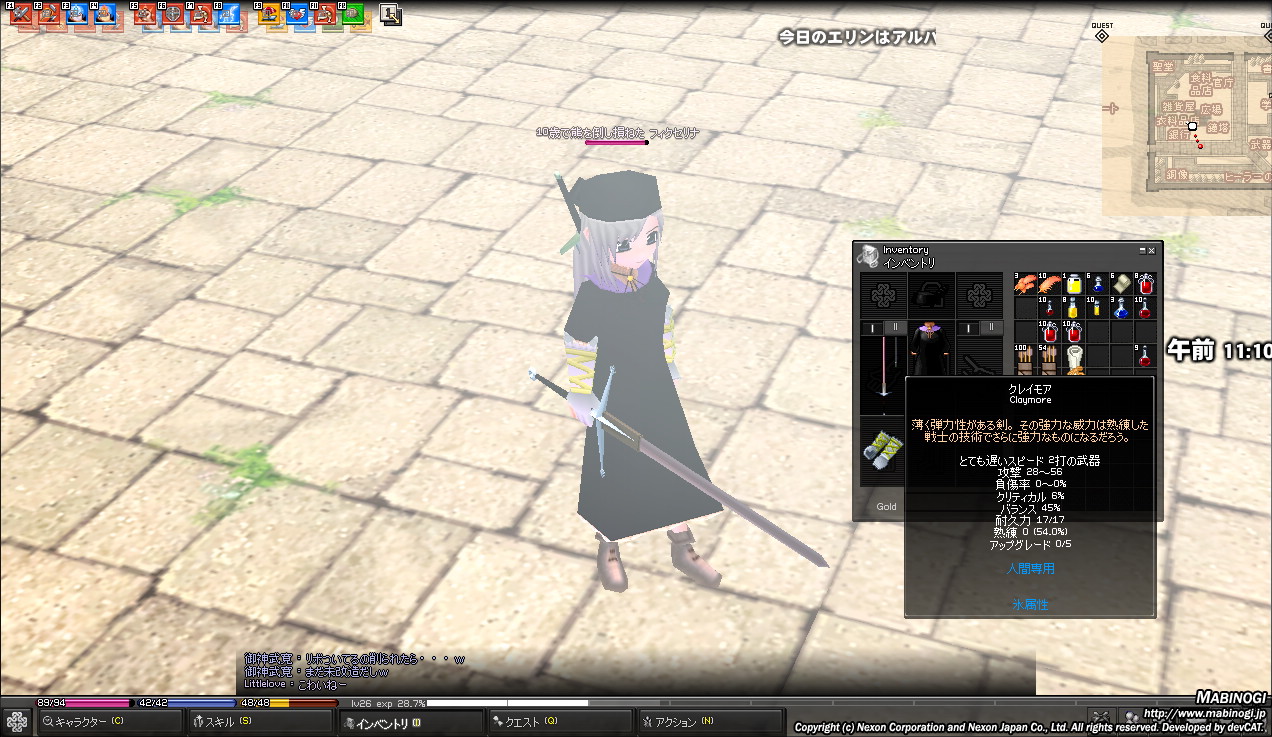Select the equipped gloves slot

[882, 446]
